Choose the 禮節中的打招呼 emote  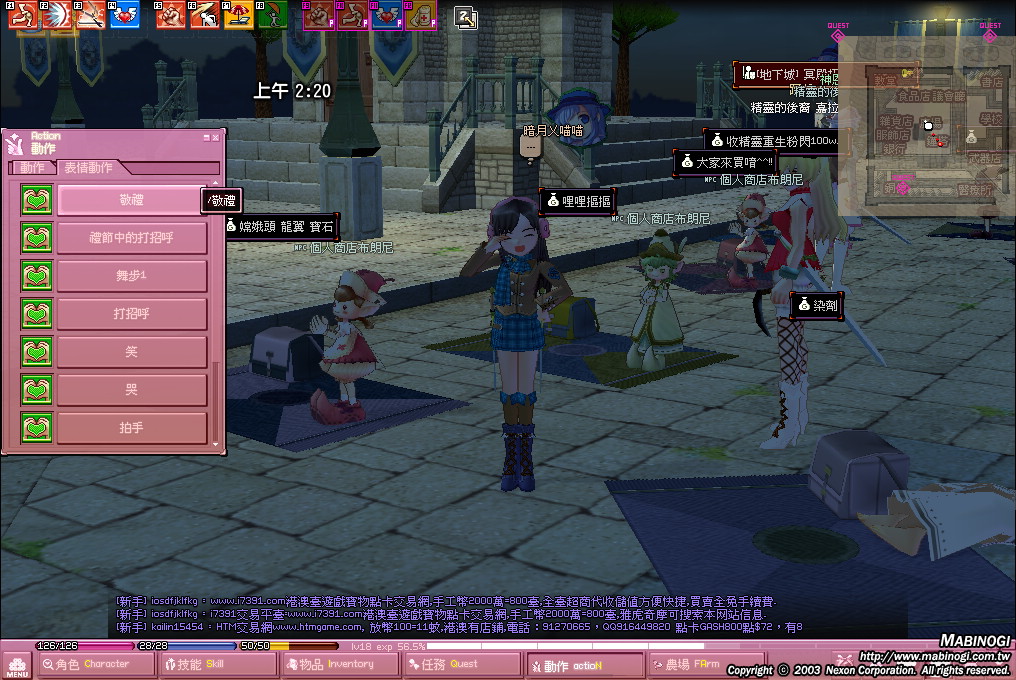coord(131,238)
